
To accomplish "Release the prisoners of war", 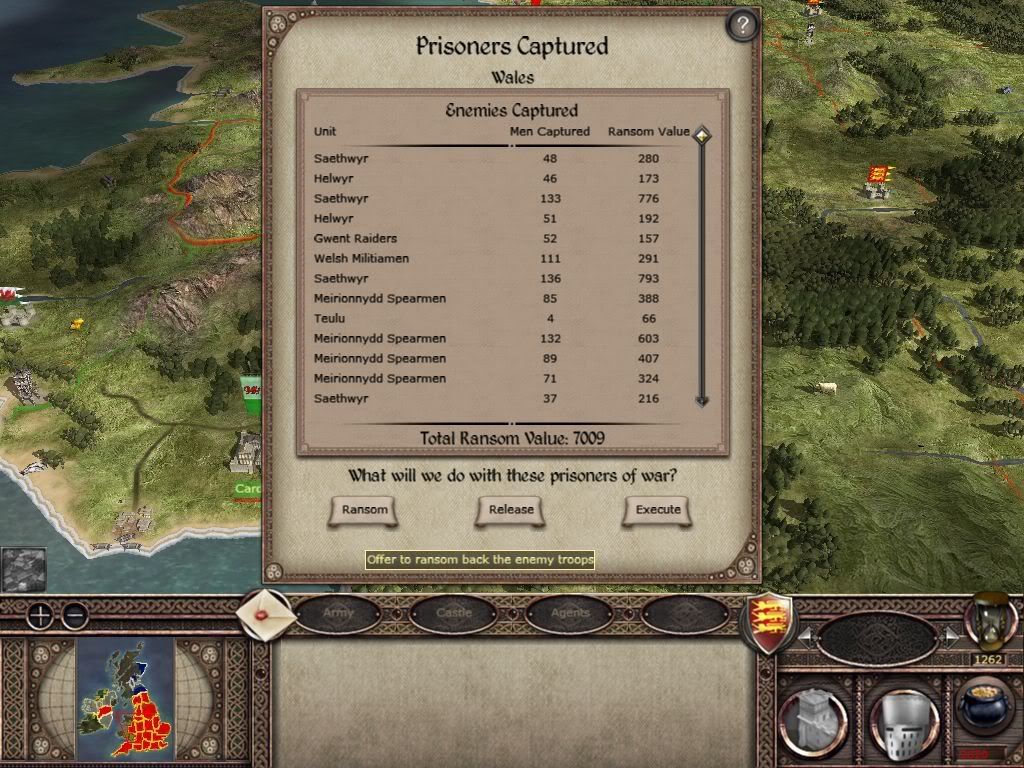I will click(x=511, y=510).
